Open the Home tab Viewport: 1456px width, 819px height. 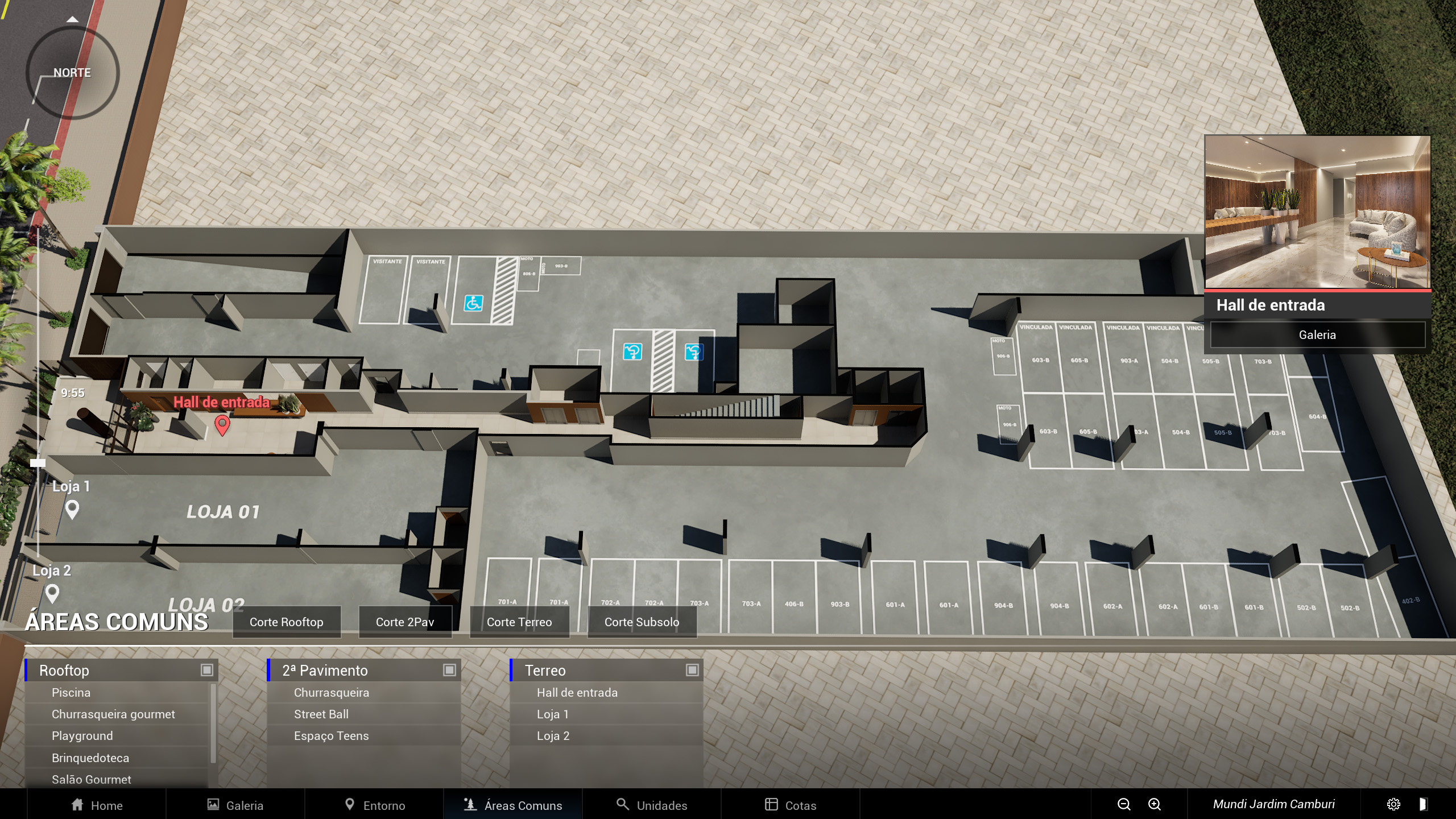tap(97, 805)
